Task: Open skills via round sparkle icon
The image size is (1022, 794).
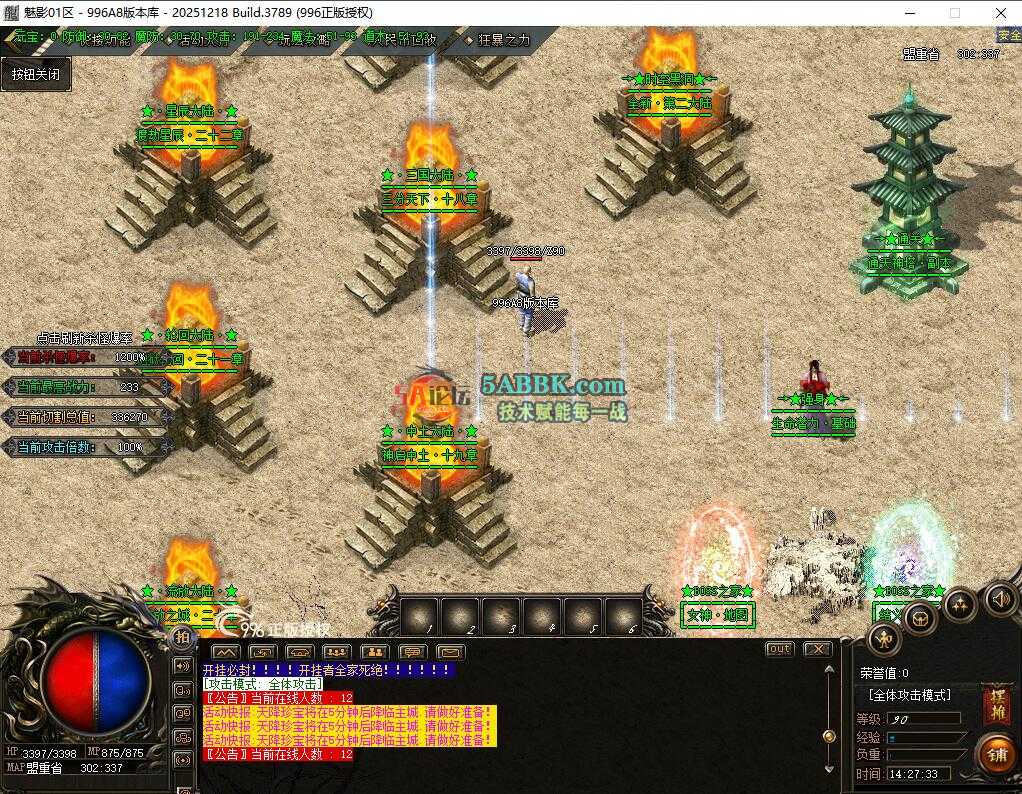Action: [x=960, y=604]
